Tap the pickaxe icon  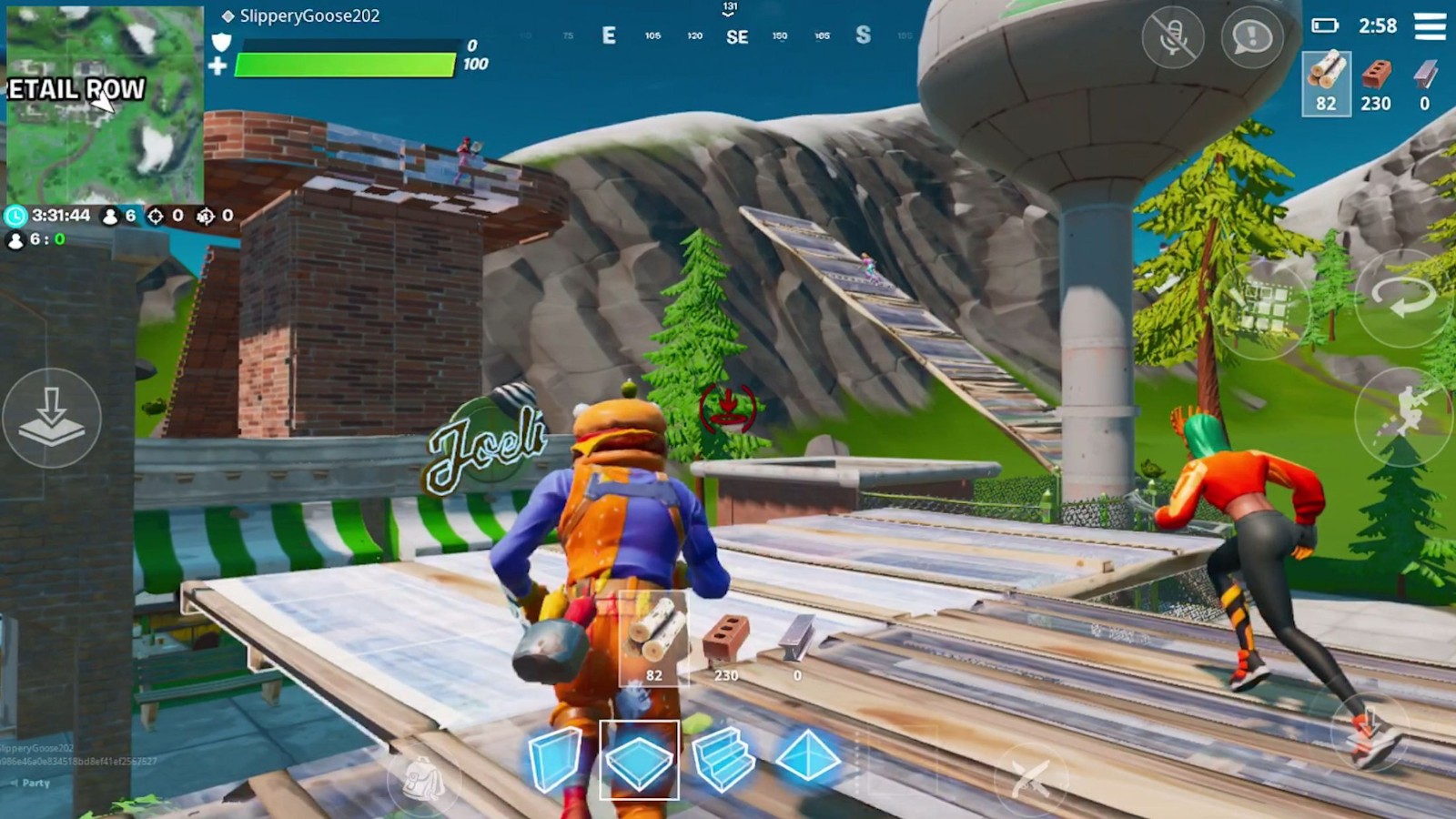click(1033, 778)
